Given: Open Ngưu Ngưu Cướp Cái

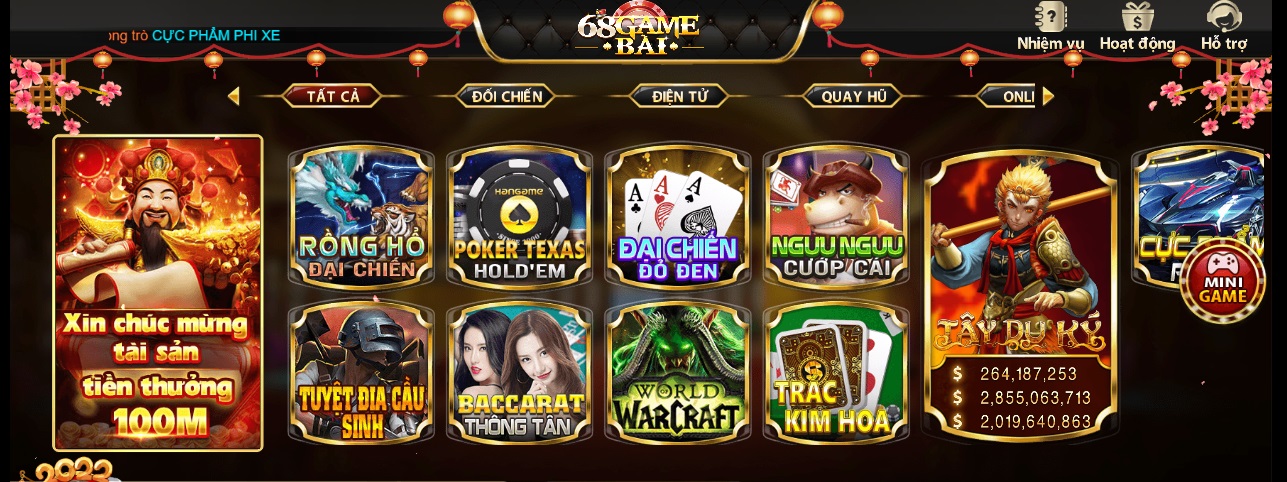Looking at the screenshot, I should tap(836, 217).
